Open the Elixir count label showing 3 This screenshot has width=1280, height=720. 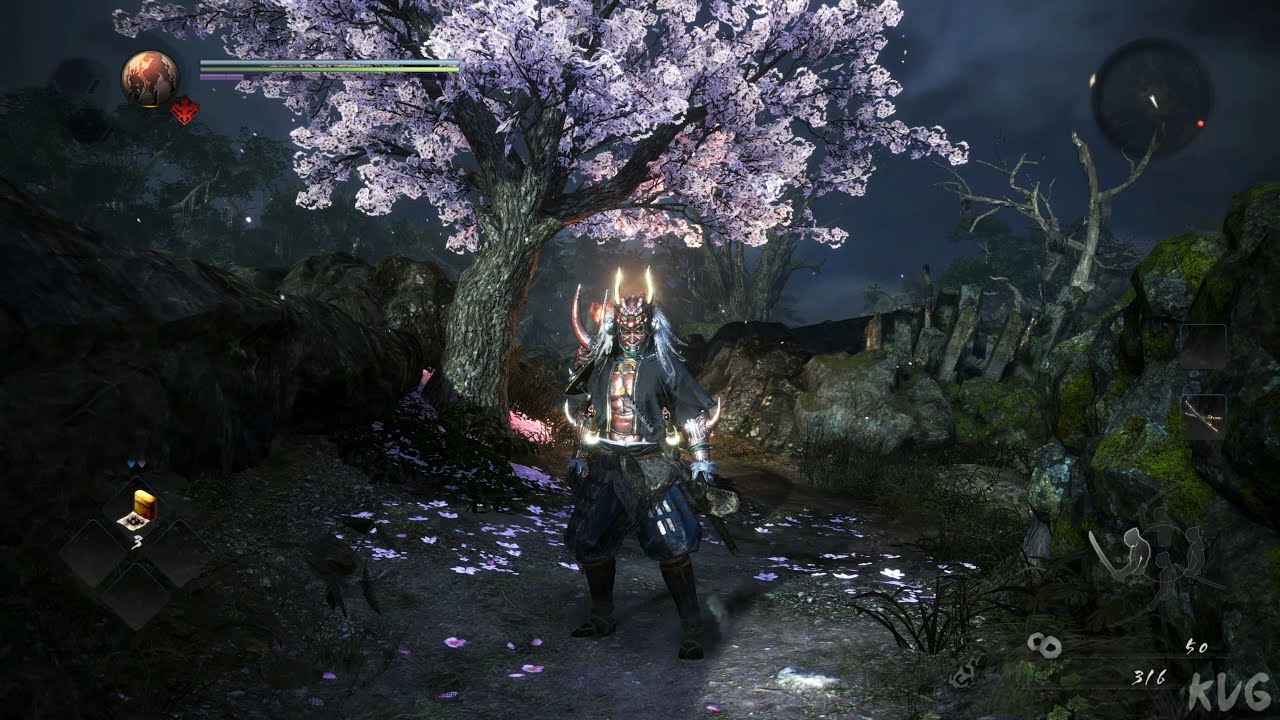(138, 541)
